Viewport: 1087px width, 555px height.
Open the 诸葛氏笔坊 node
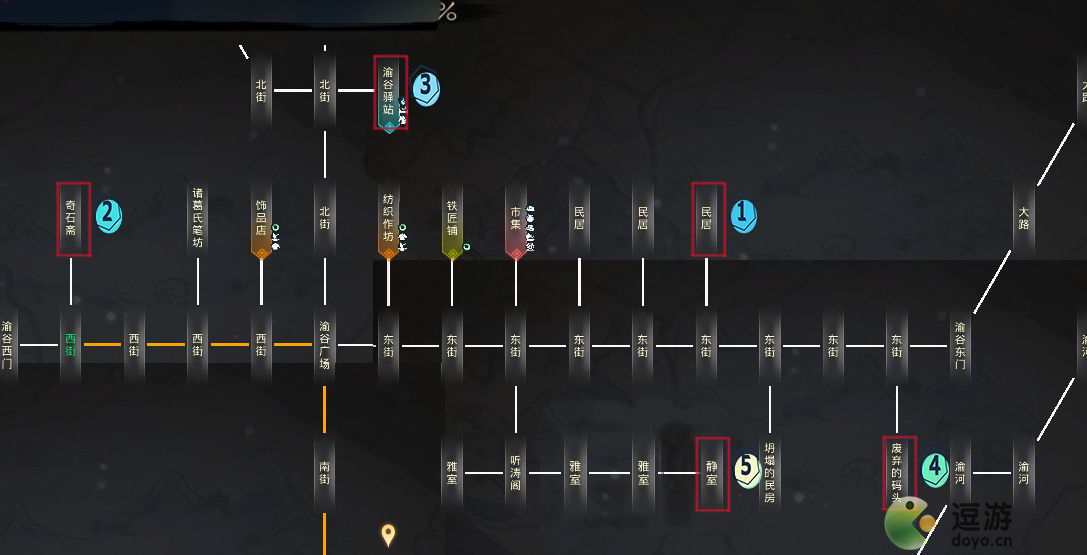(198, 219)
